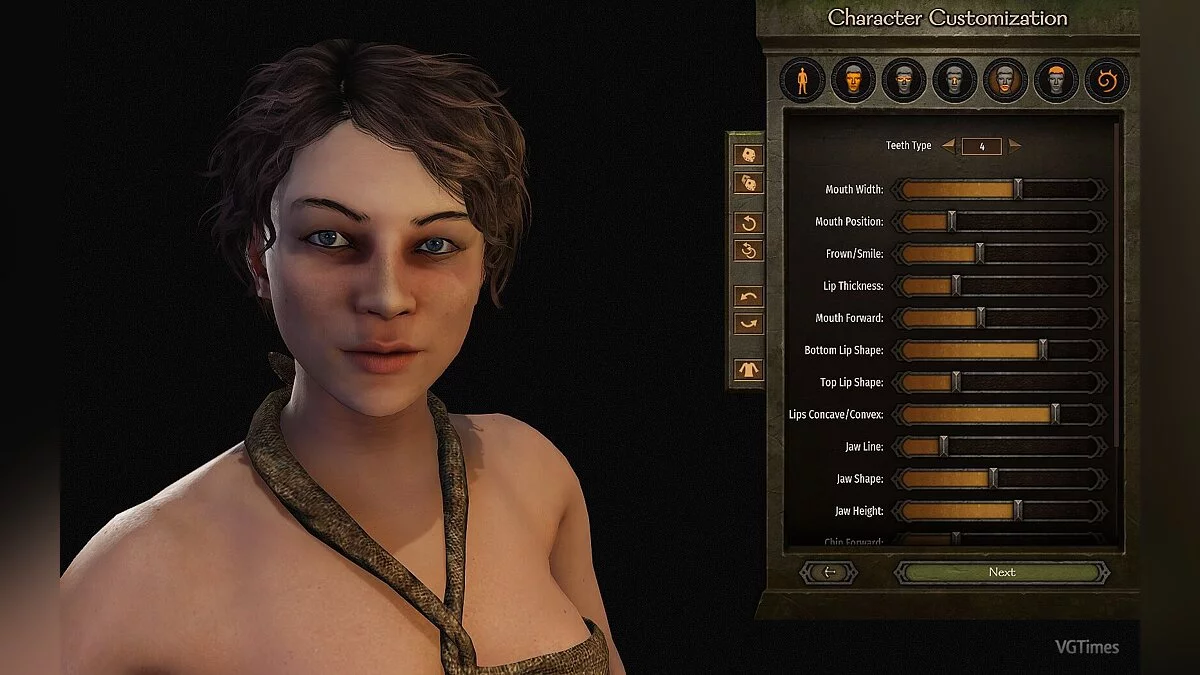The image size is (1200, 675).
Task: Adjust the Frown/Smile slider
Action: (980, 254)
